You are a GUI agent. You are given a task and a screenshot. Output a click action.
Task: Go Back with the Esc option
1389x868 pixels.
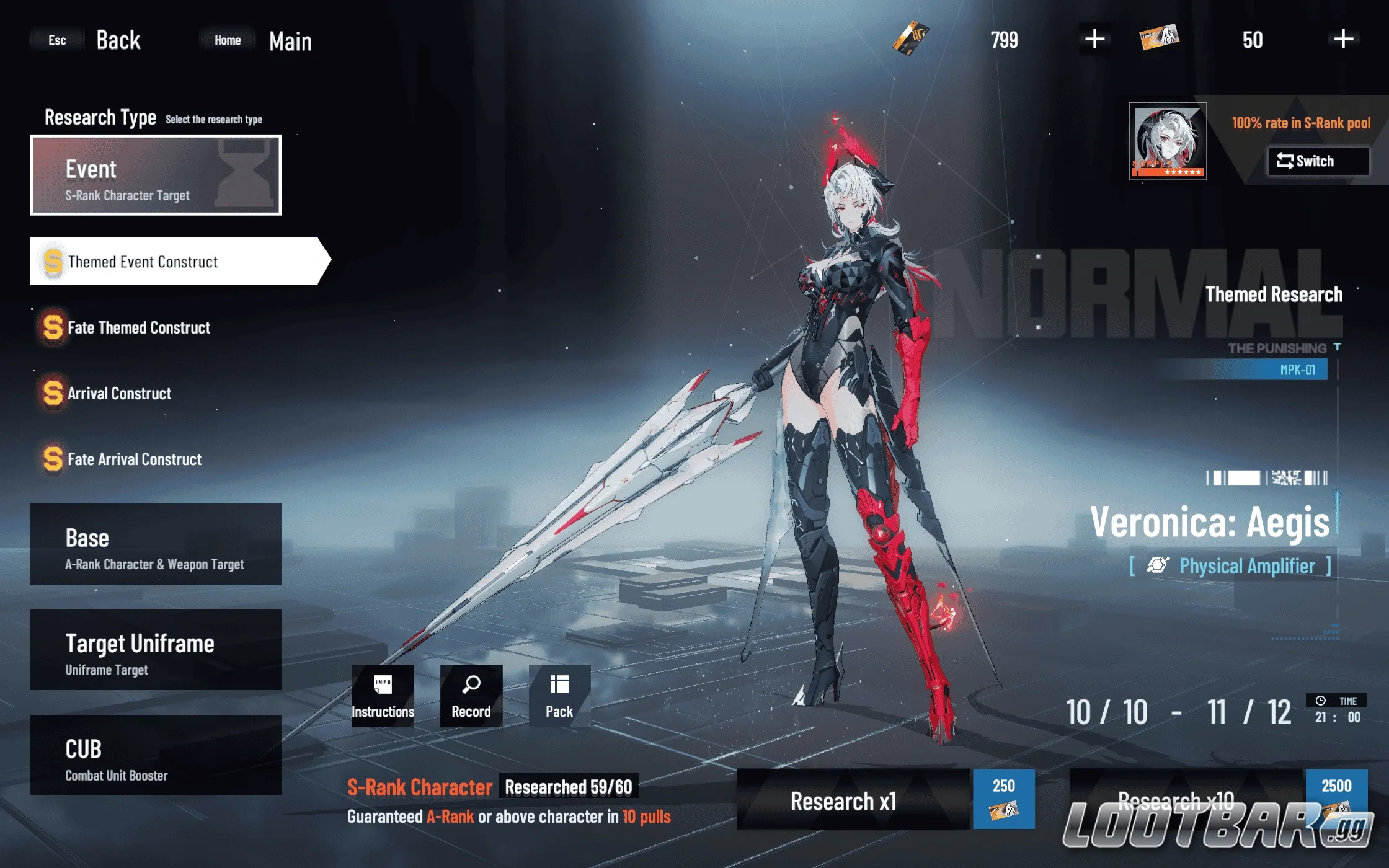point(57,39)
